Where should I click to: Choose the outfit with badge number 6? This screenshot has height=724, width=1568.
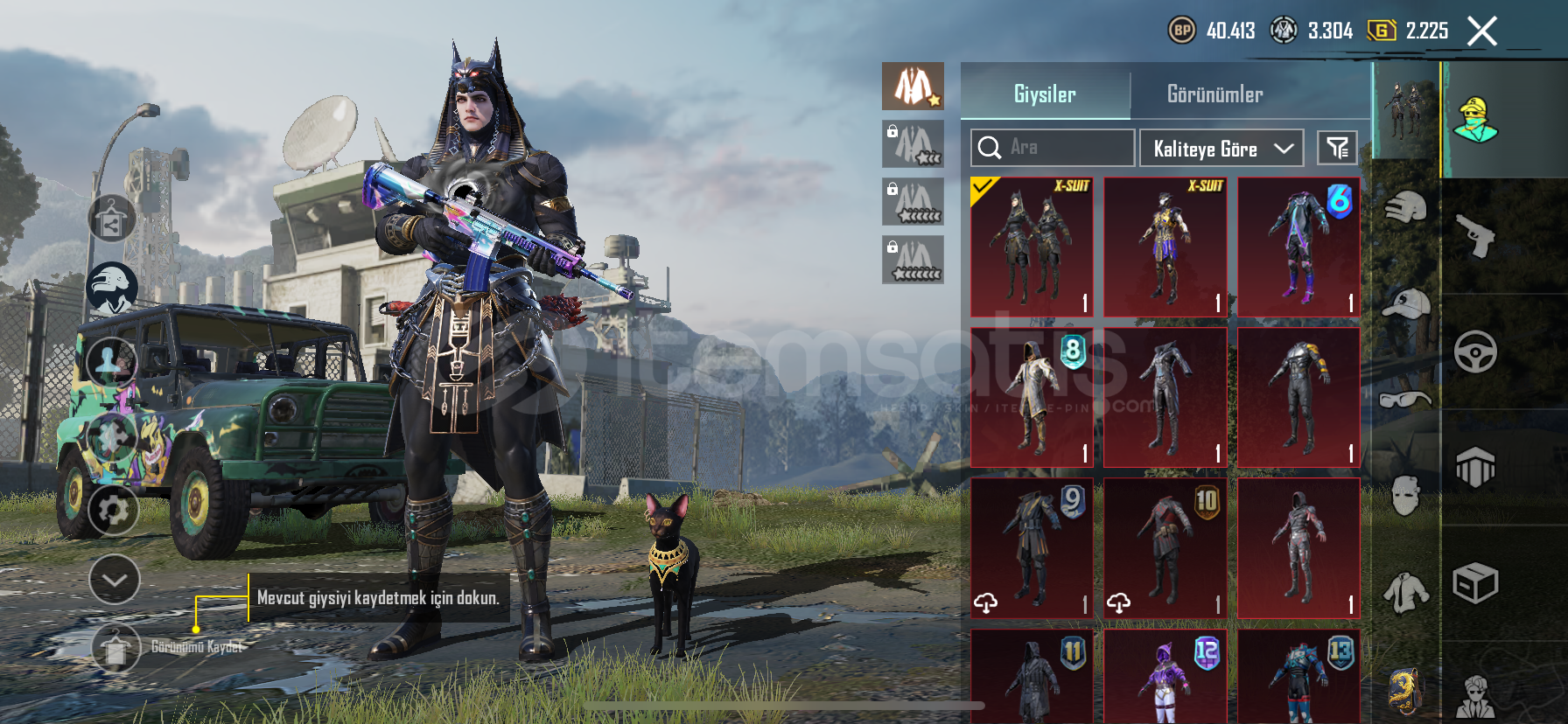pos(1298,247)
